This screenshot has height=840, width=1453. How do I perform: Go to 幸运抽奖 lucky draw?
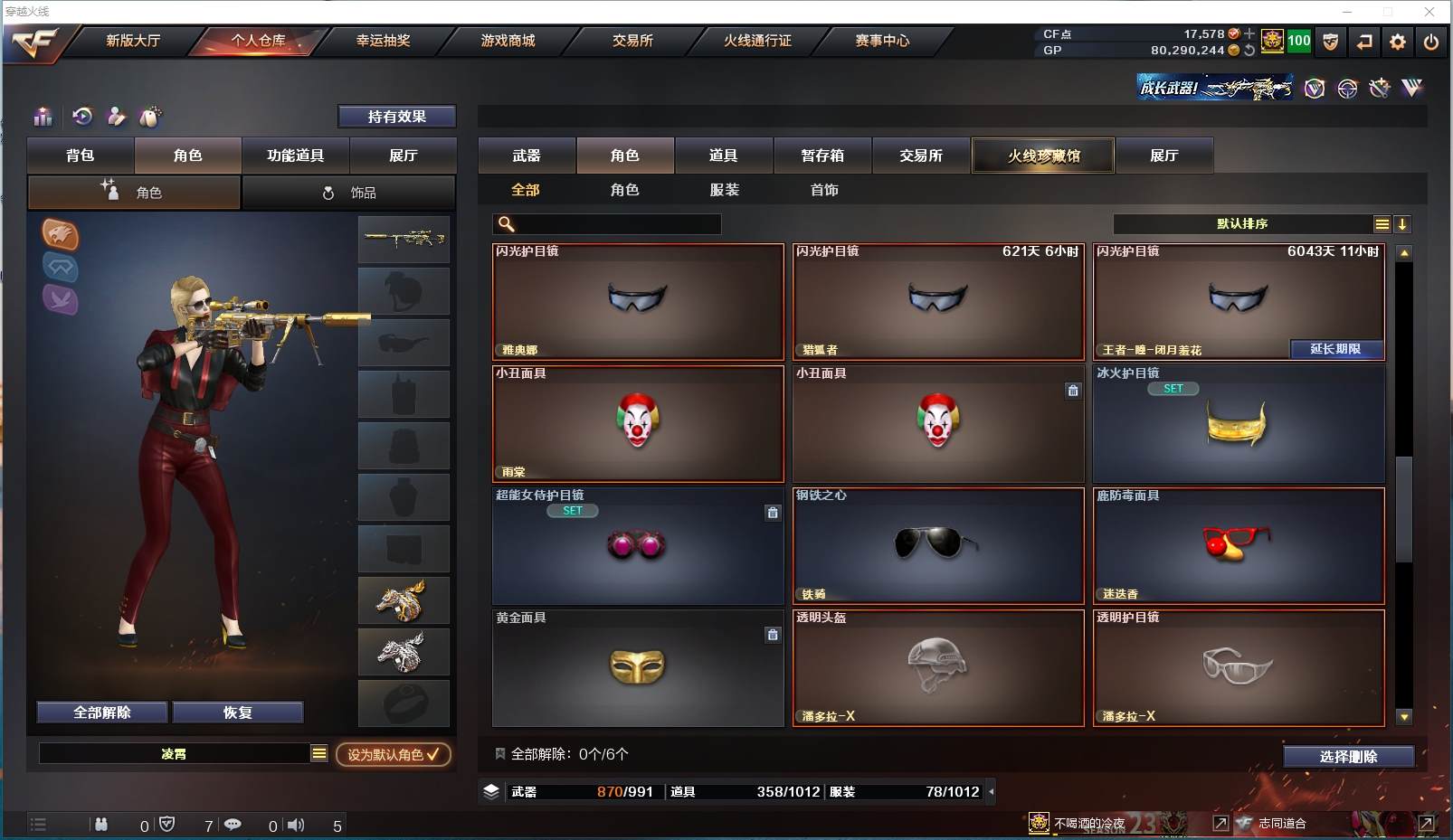coord(383,41)
